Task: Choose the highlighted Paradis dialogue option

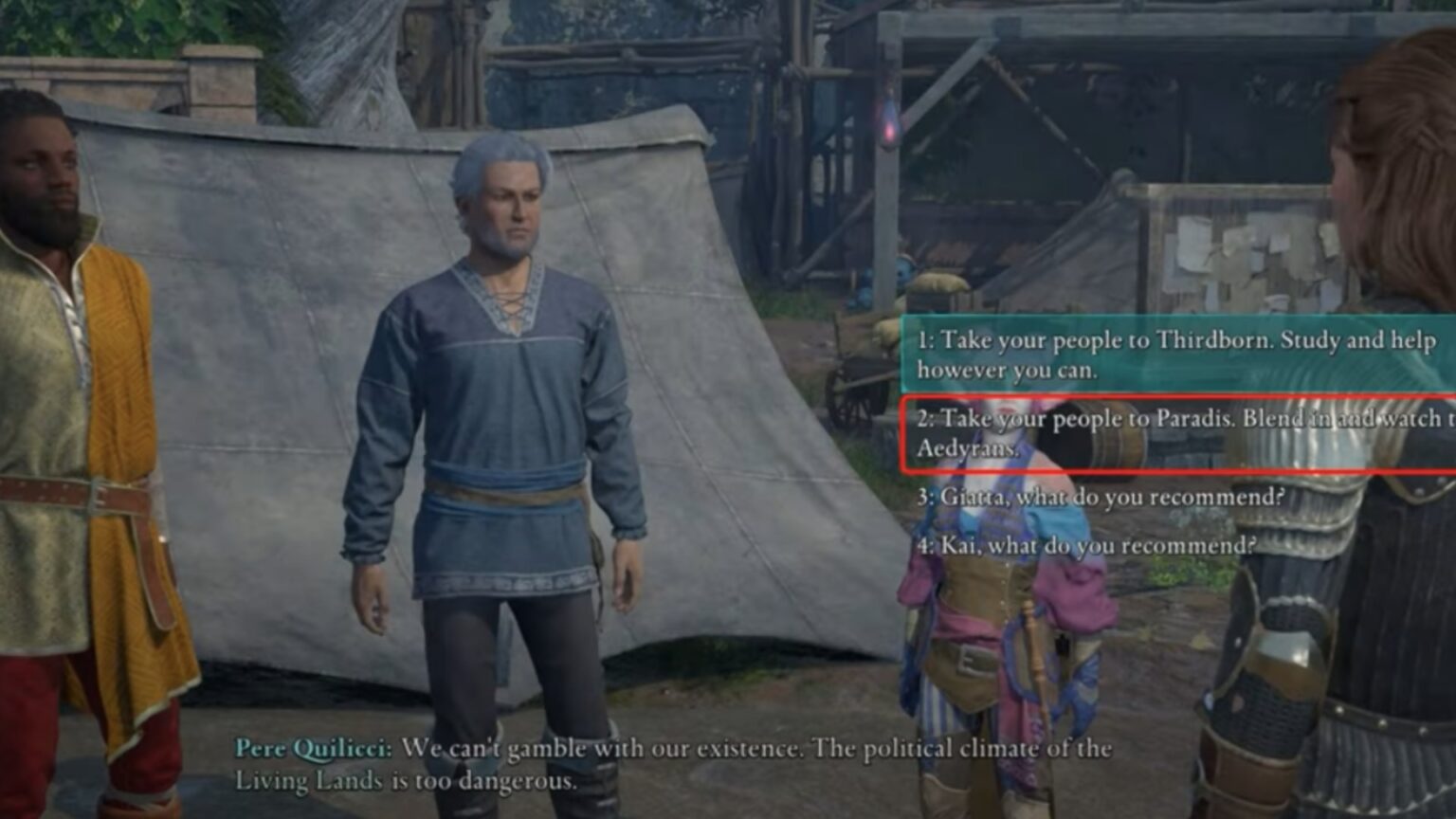Action: click(x=1119, y=431)
